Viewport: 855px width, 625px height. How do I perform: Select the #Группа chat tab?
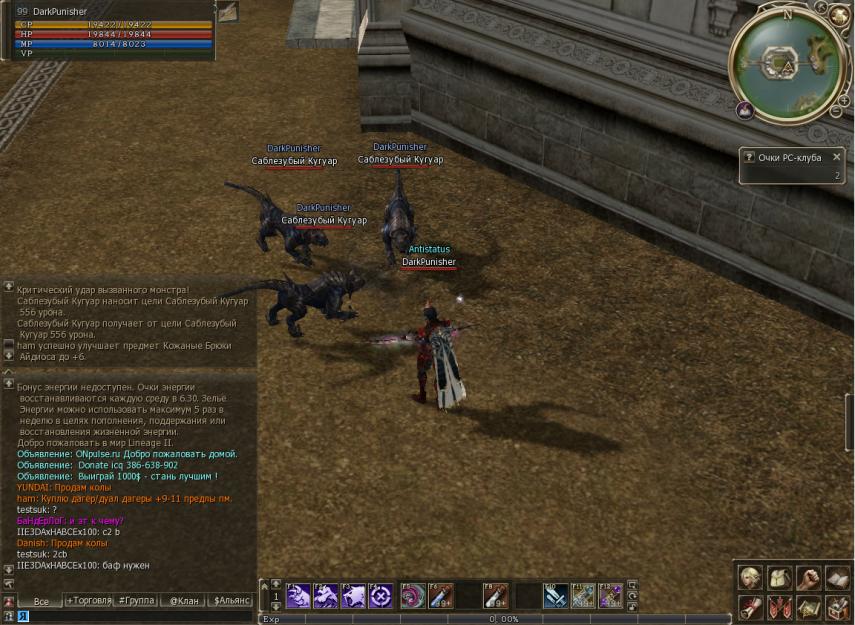[135, 601]
